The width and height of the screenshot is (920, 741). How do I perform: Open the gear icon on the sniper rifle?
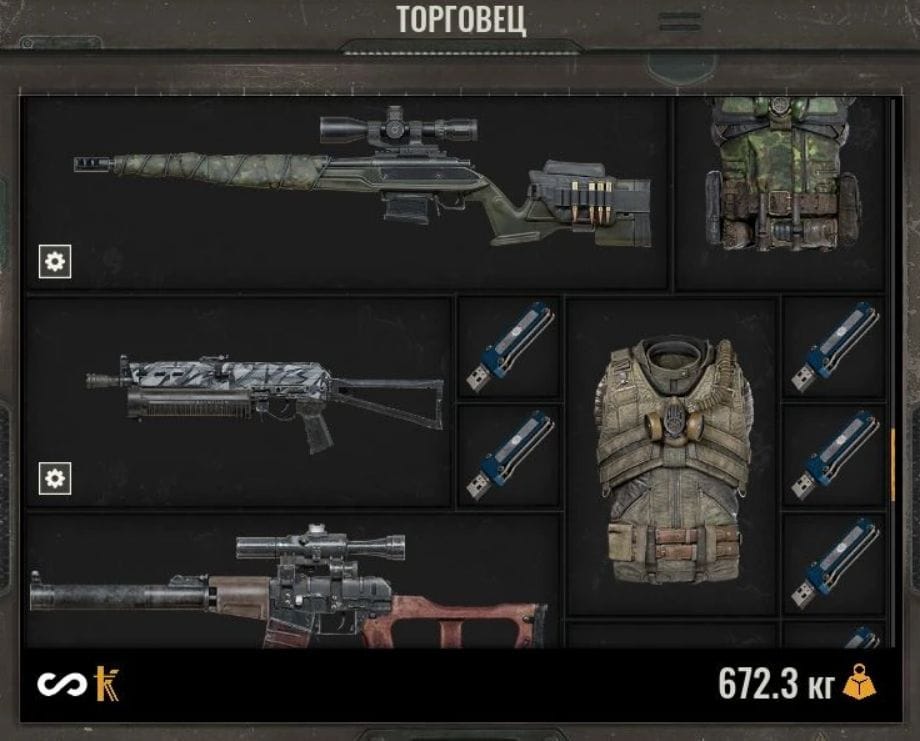[55, 262]
